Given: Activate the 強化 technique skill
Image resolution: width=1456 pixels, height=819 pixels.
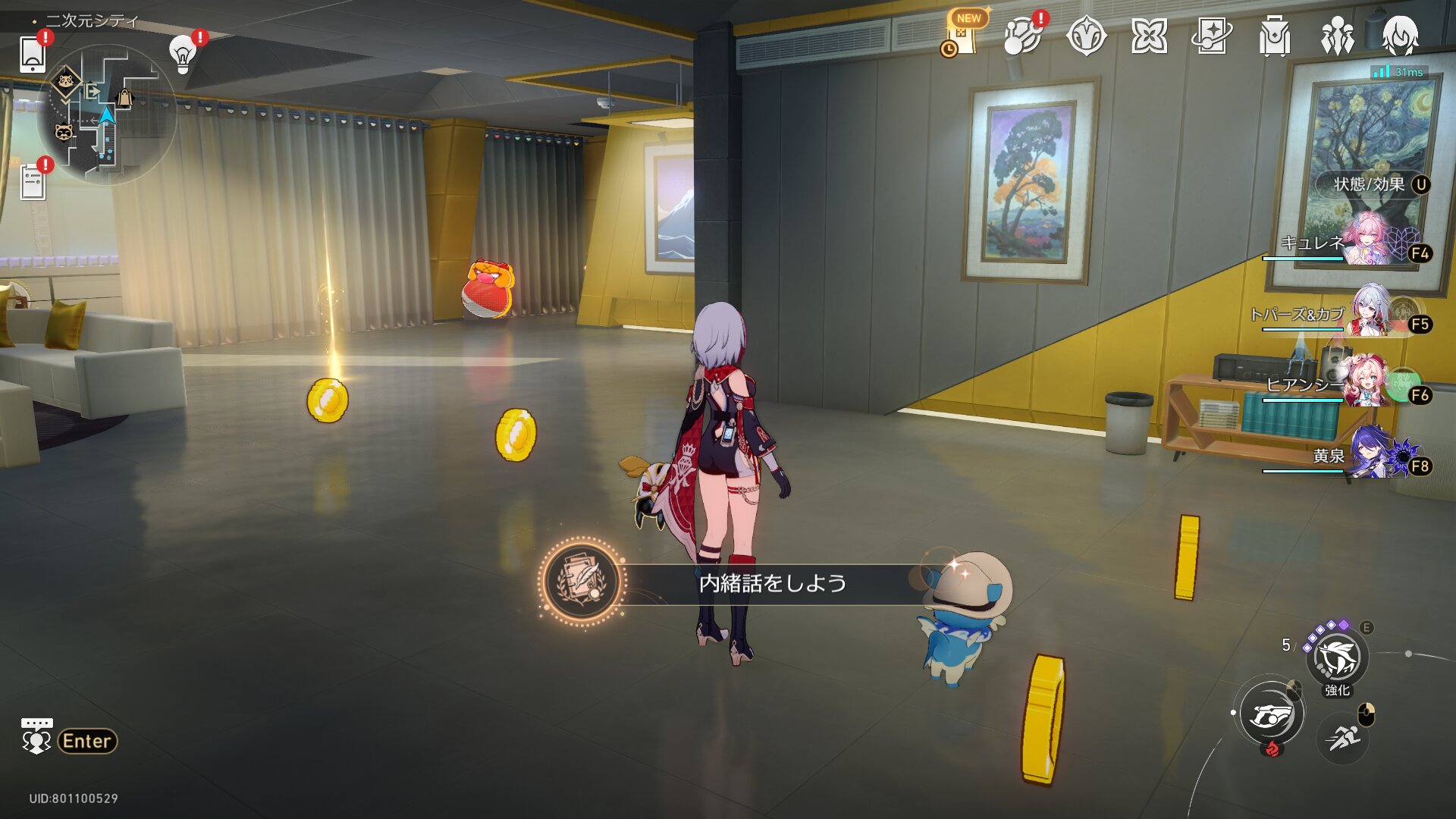Looking at the screenshot, I should click(1337, 658).
